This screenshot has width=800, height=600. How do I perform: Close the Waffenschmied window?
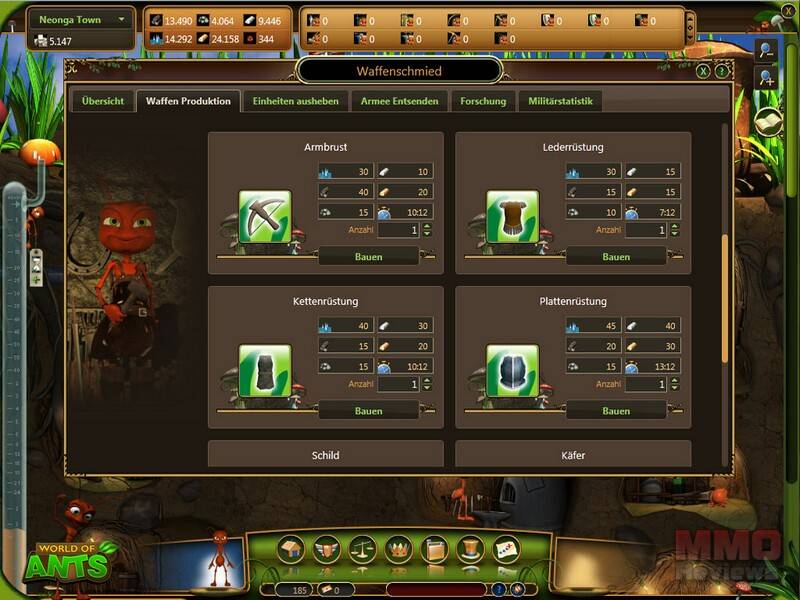click(704, 72)
